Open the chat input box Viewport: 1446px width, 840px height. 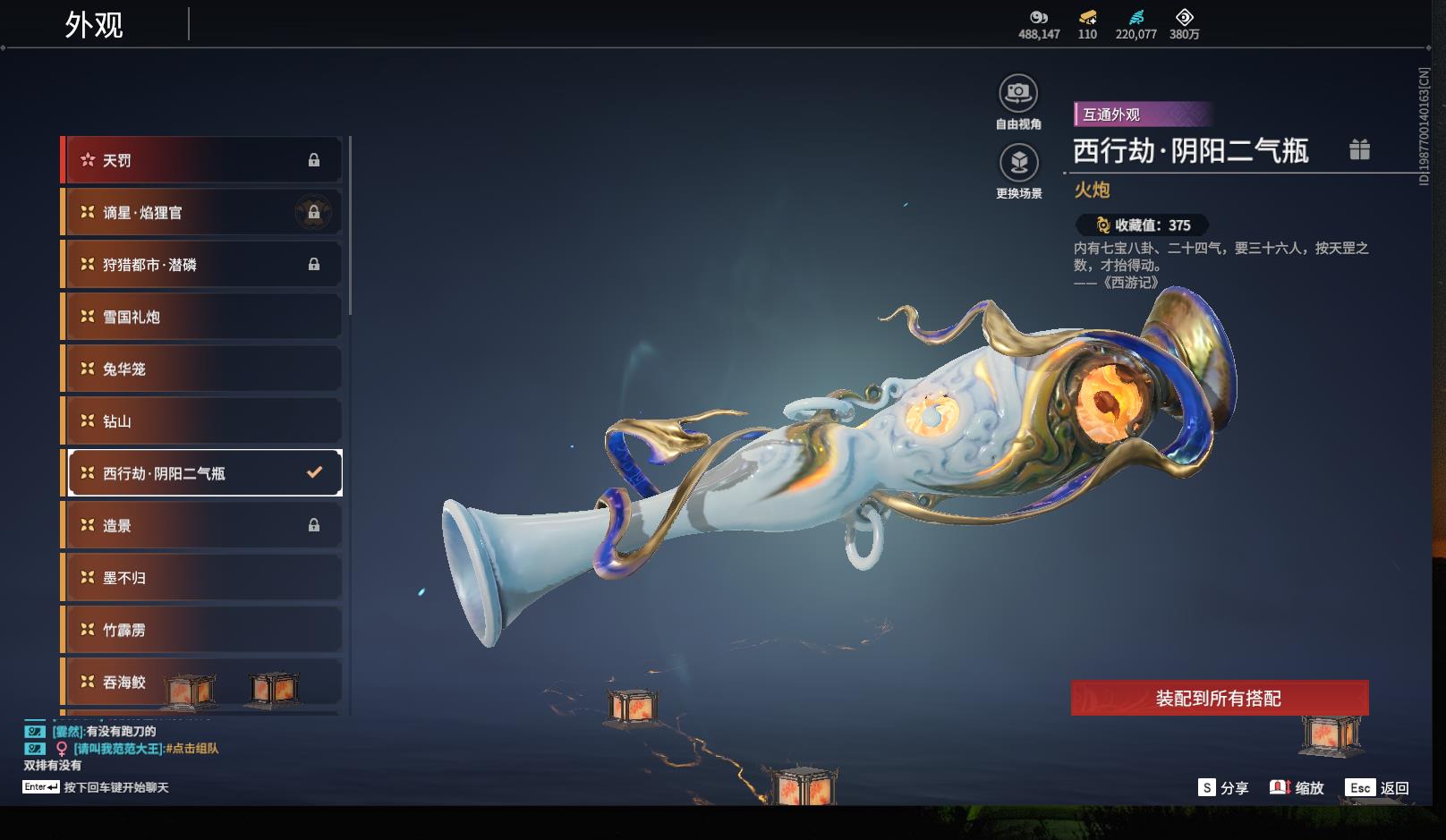[115, 787]
